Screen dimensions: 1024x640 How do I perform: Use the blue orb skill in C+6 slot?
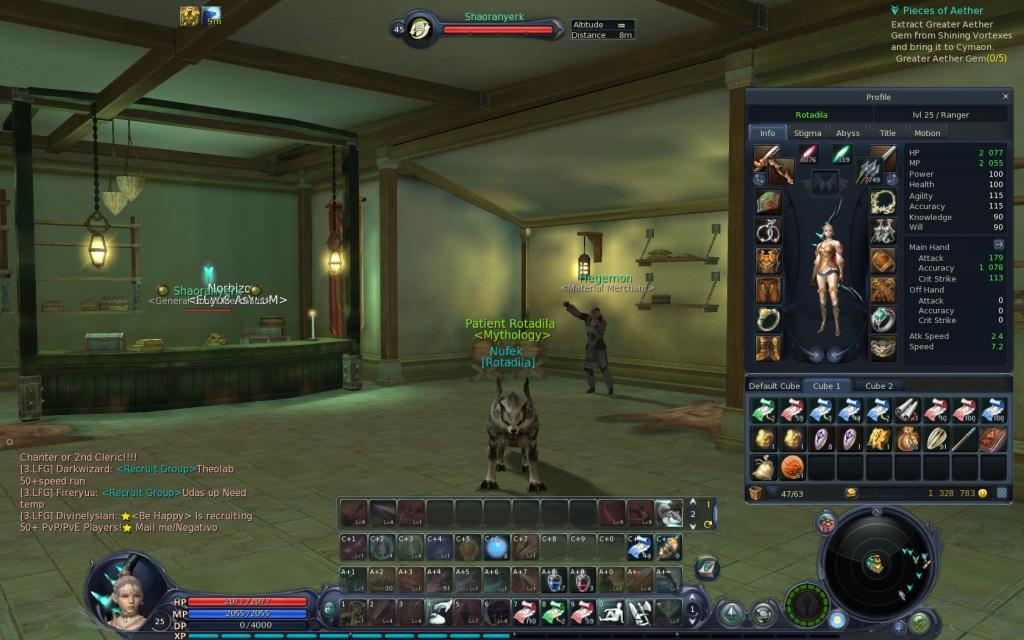click(x=495, y=546)
